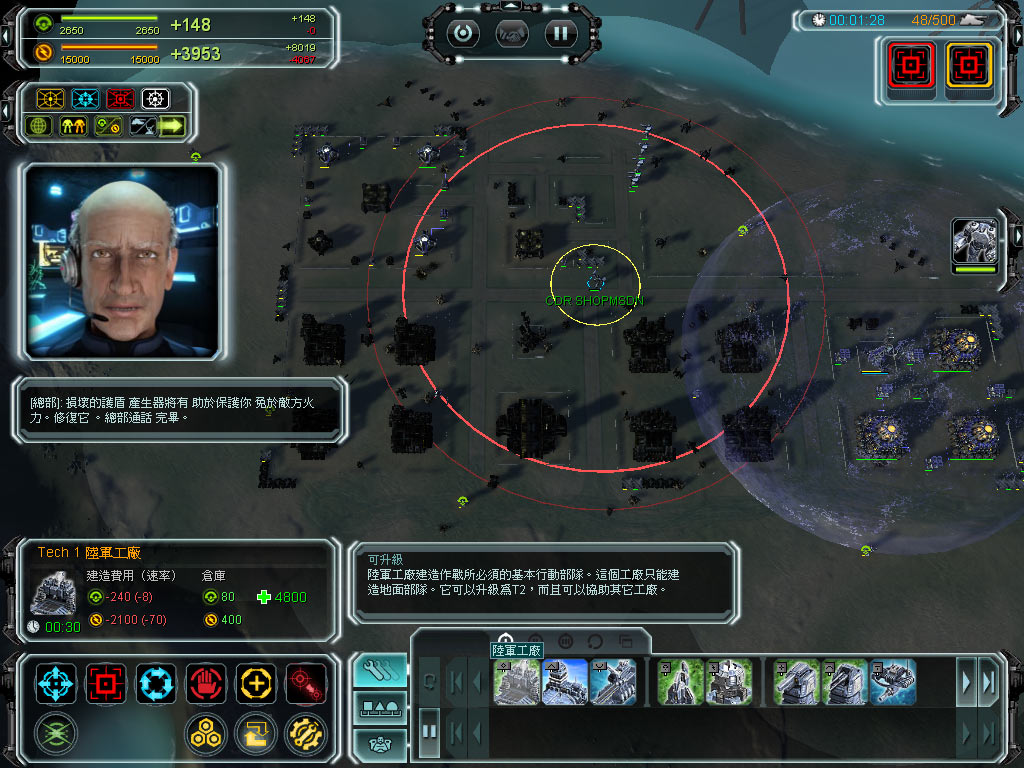The width and height of the screenshot is (1024, 768).
Task: Pause the game with the top pause button
Action: [560, 33]
